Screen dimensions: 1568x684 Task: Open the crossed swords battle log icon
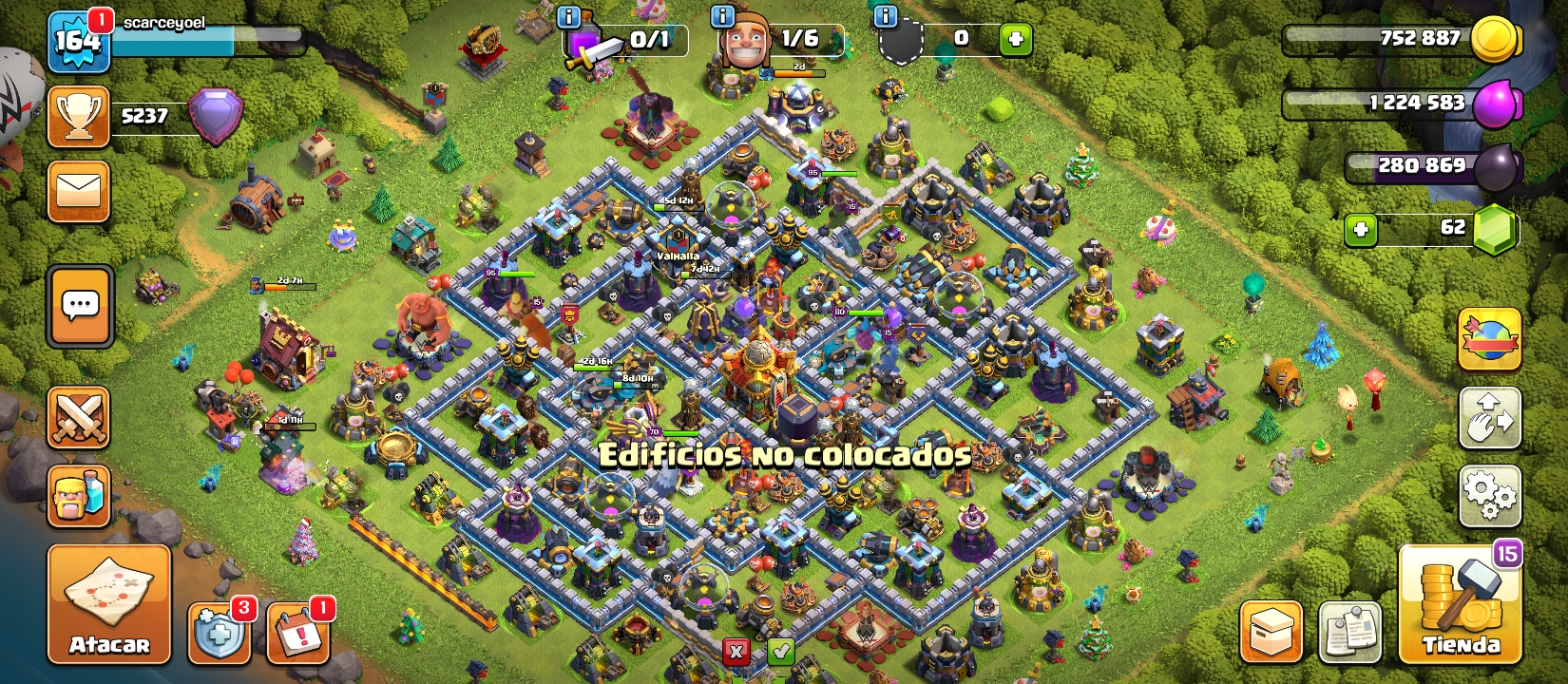tap(79, 418)
